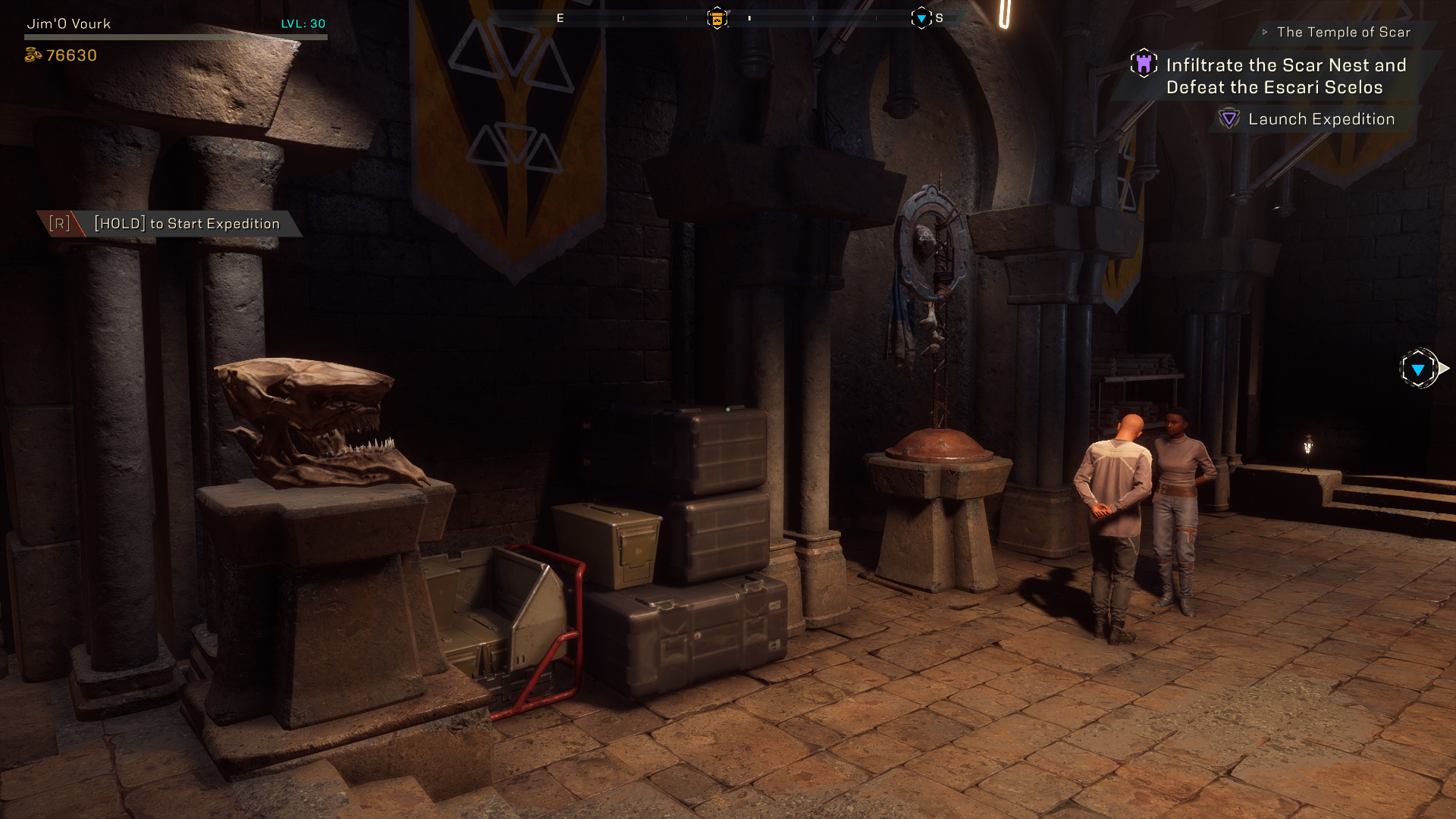Click the off-screen blue waypoint indicator
The height and width of the screenshot is (819, 1456).
coord(1418,369)
